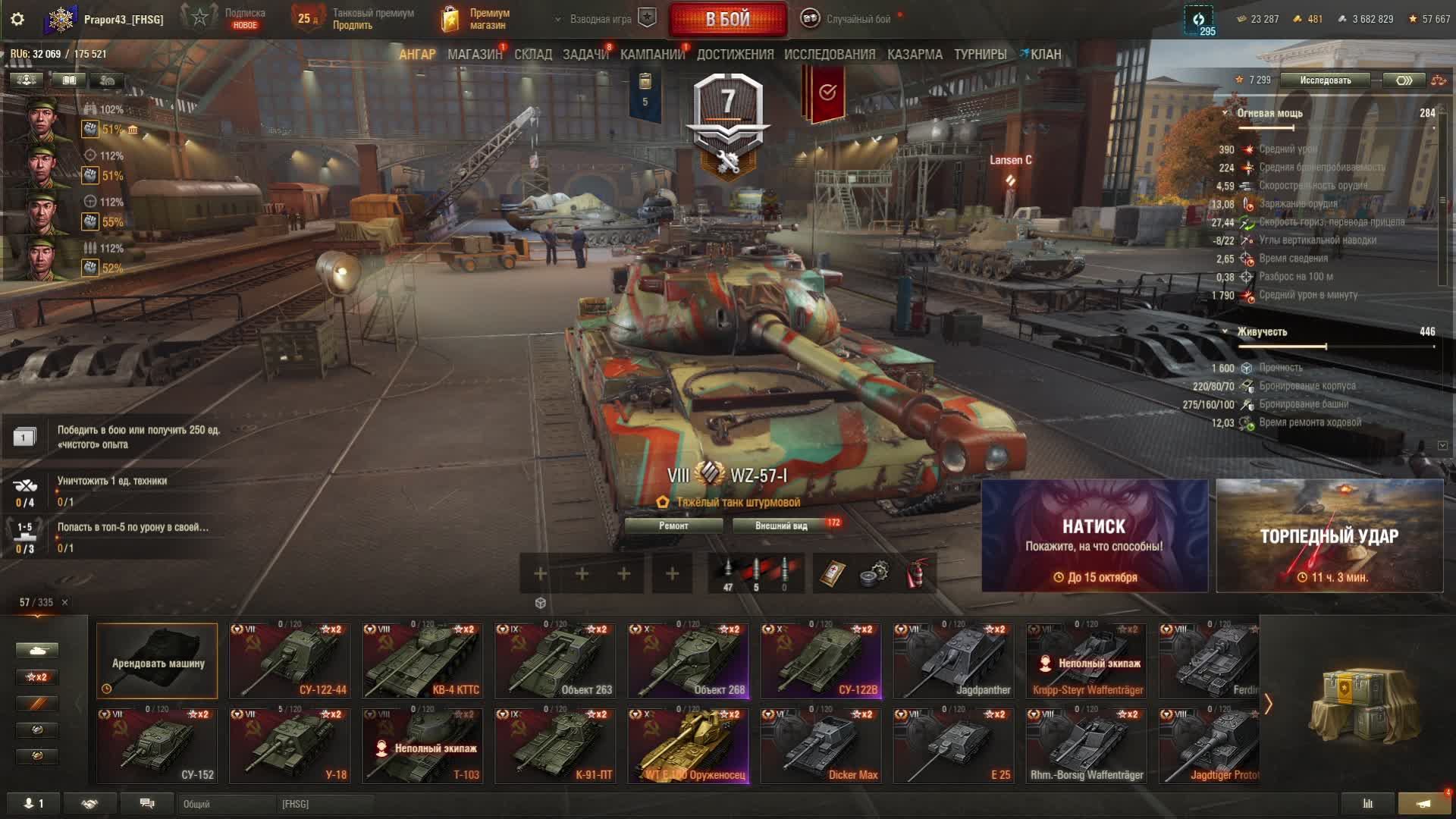Show next tanks with carousel arrow
Screen dimensions: 1456x819
pos(1268,704)
